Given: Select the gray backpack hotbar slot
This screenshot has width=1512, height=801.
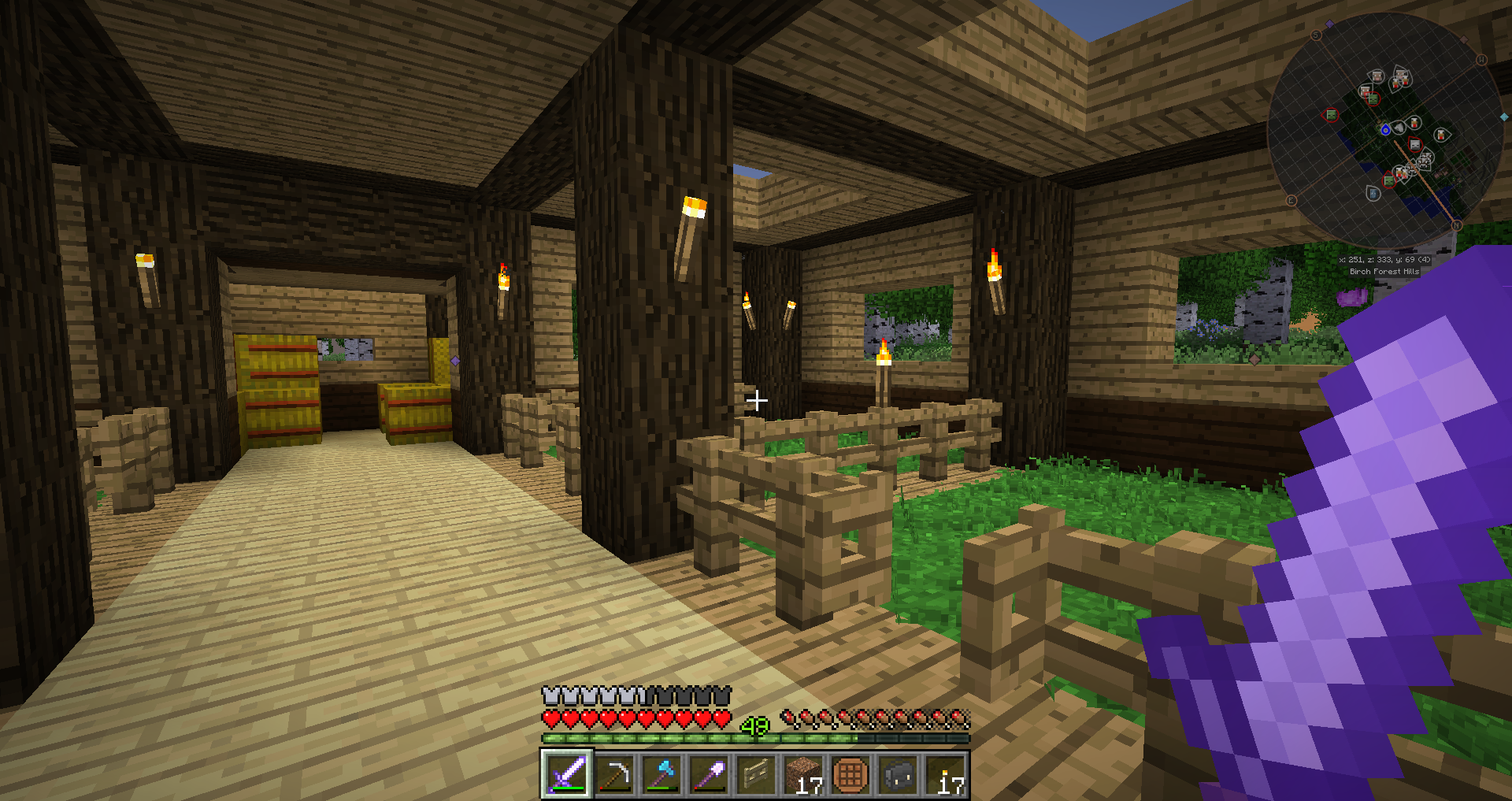Looking at the screenshot, I should point(898,775).
